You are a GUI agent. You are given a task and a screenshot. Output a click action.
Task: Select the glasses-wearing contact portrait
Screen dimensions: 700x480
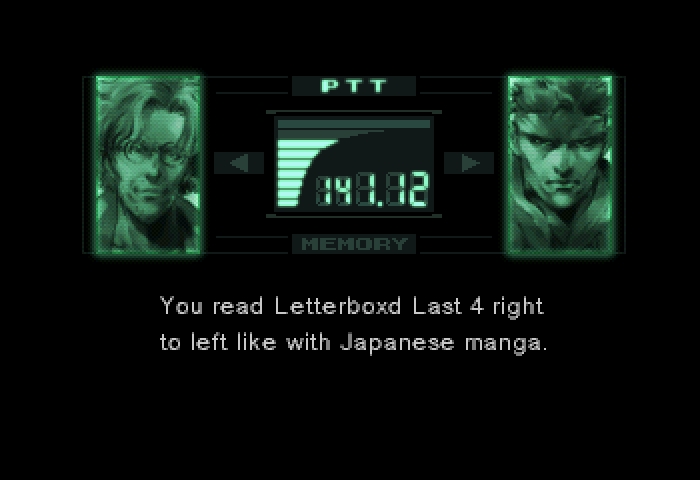click(x=148, y=165)
